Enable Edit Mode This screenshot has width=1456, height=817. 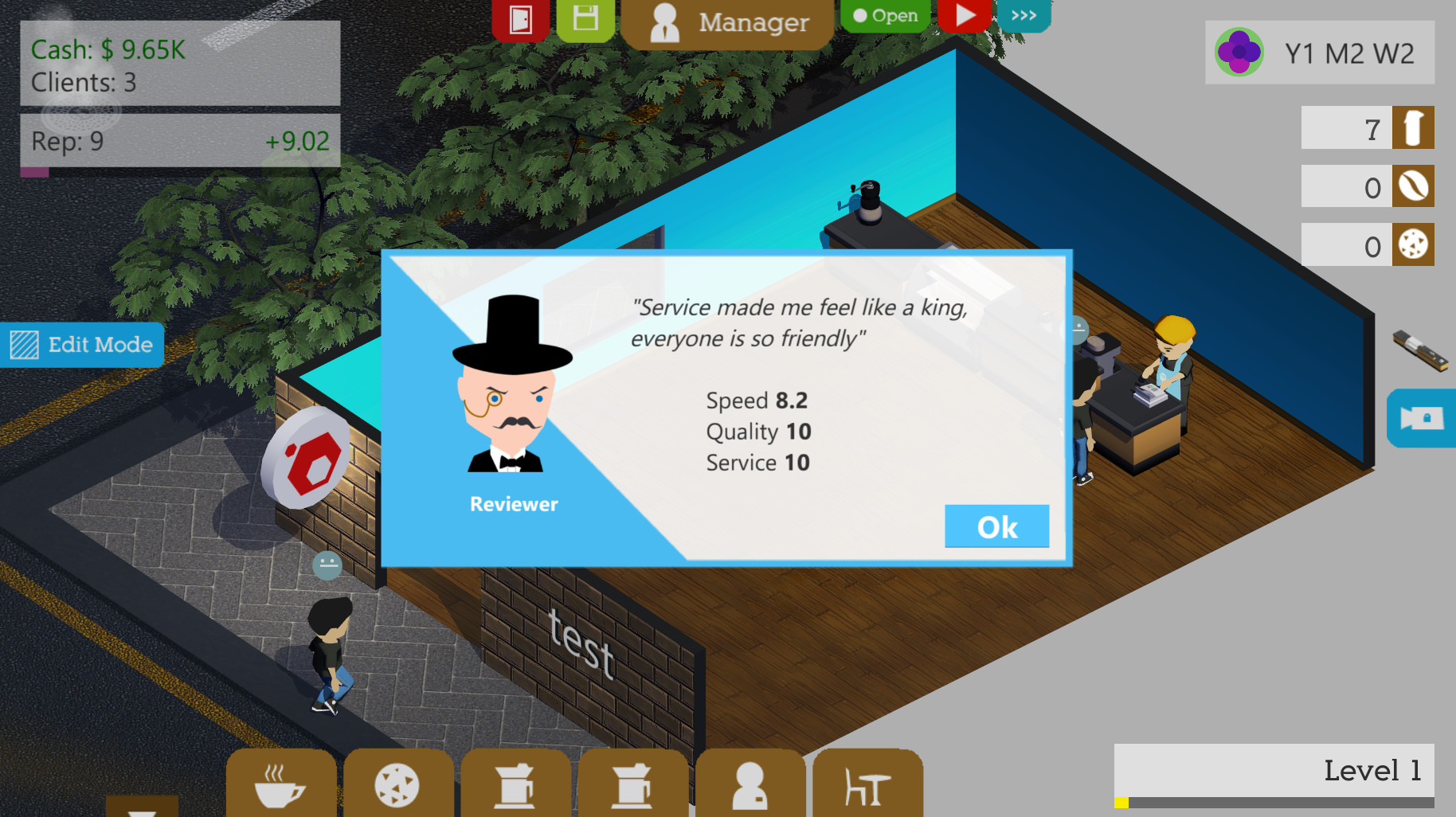pos(83,345)
